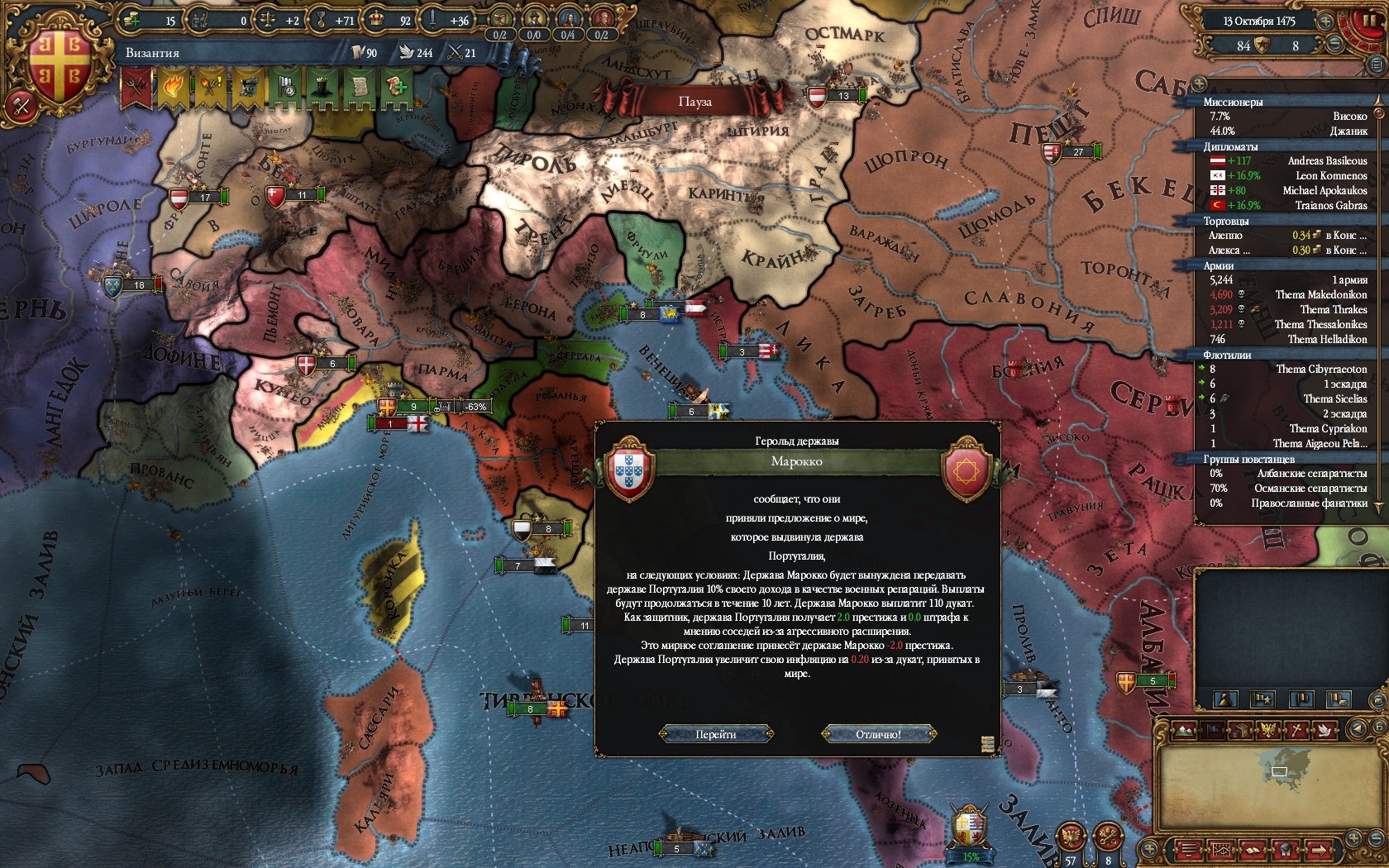Open the red rebels alert banner

[136, 88]
